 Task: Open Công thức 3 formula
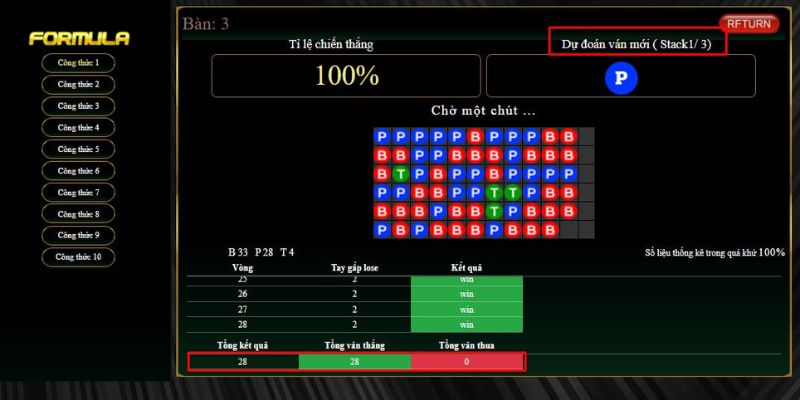click(78, 106)
